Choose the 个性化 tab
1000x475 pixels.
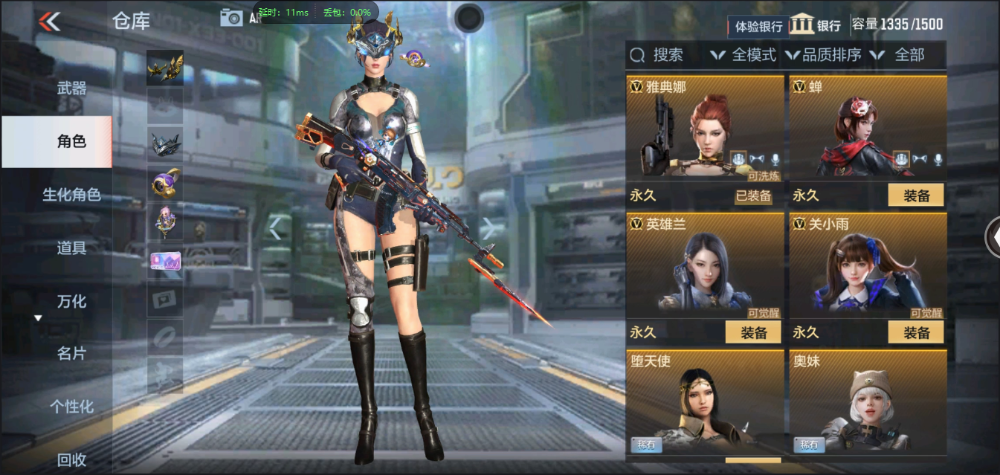(x=71, y=406)
